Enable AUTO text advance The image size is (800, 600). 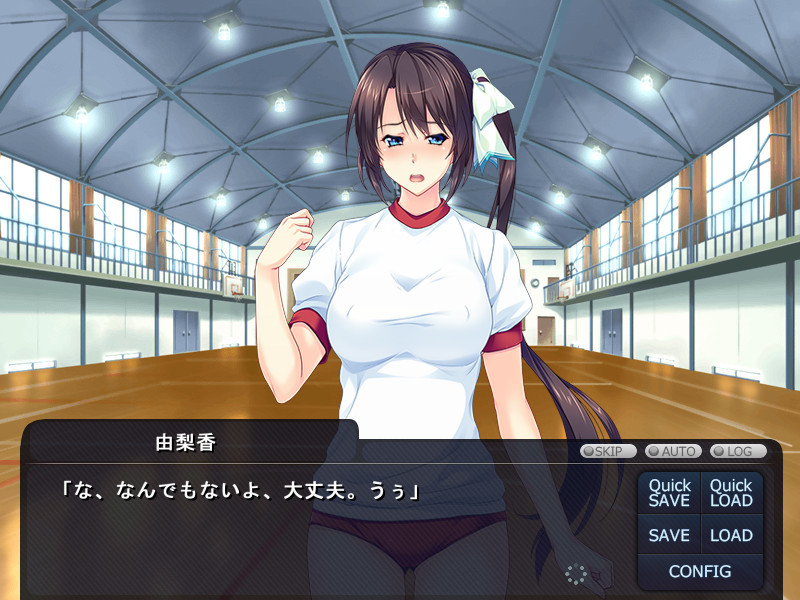click(x=674, y=451)
